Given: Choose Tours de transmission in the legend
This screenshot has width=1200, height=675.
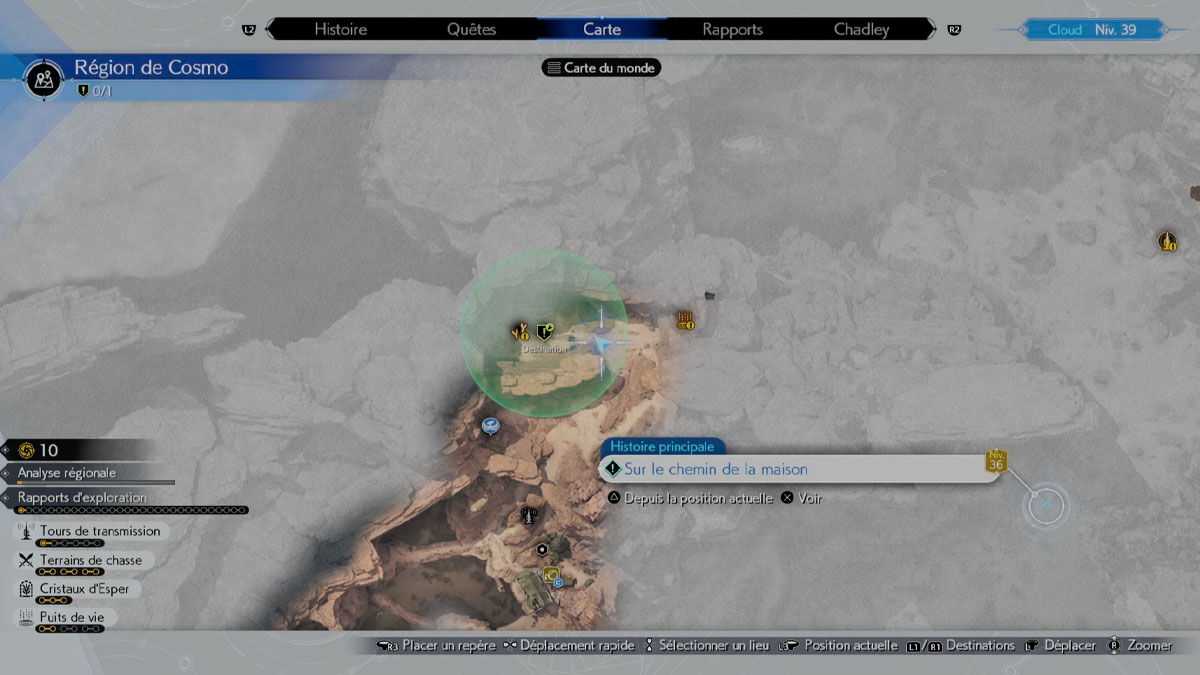Looking at the screenshot, I should (99, 531).
